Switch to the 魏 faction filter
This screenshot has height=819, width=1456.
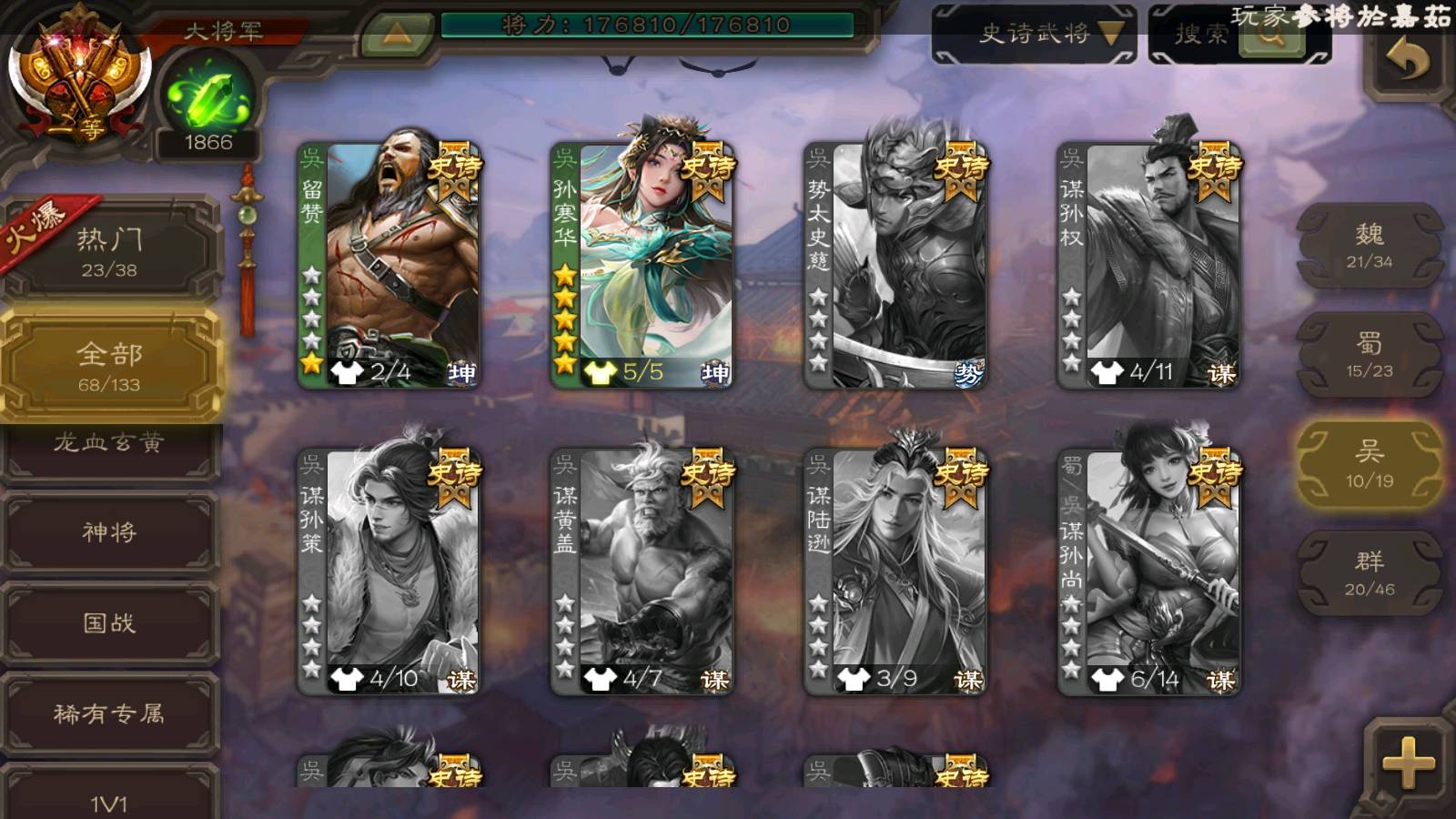pos(1370,246)
